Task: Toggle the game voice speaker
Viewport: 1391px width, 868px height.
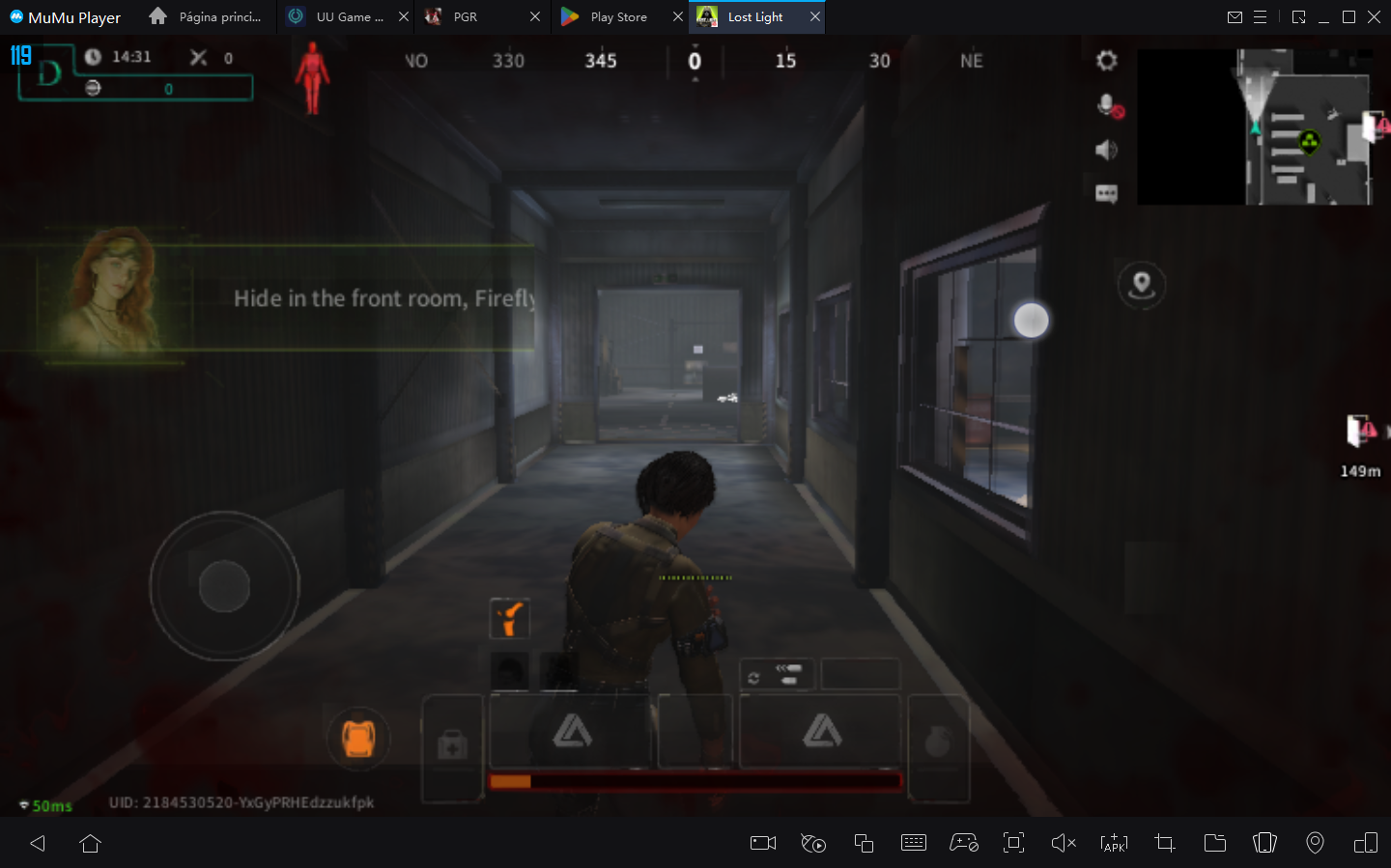Action: click(x=1105, y=150)
